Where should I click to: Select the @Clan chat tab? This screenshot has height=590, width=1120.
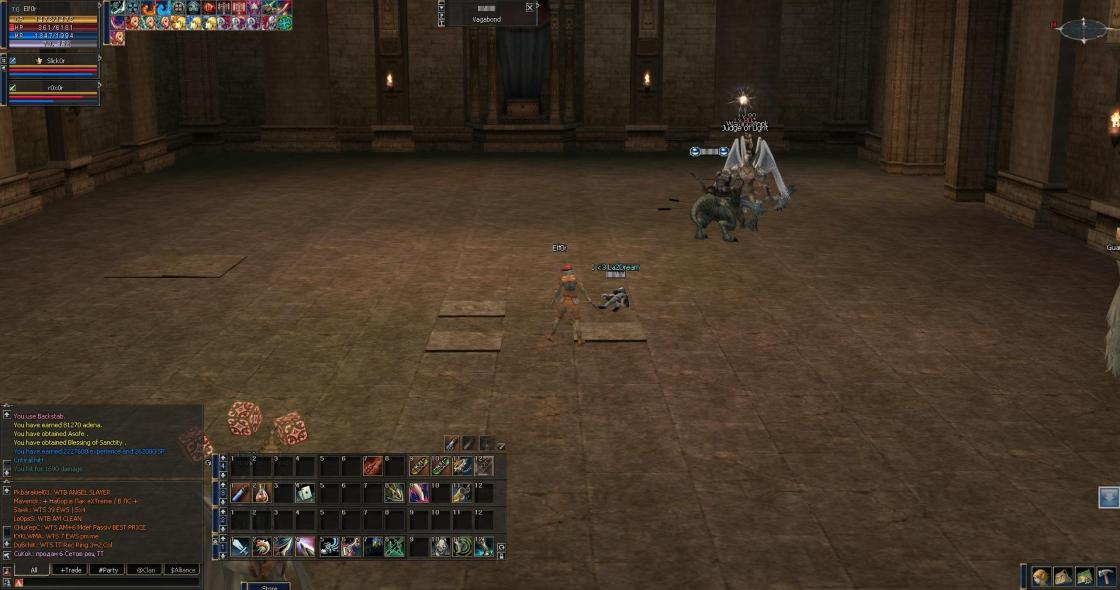pyautogui.click(x=145, y=570)
